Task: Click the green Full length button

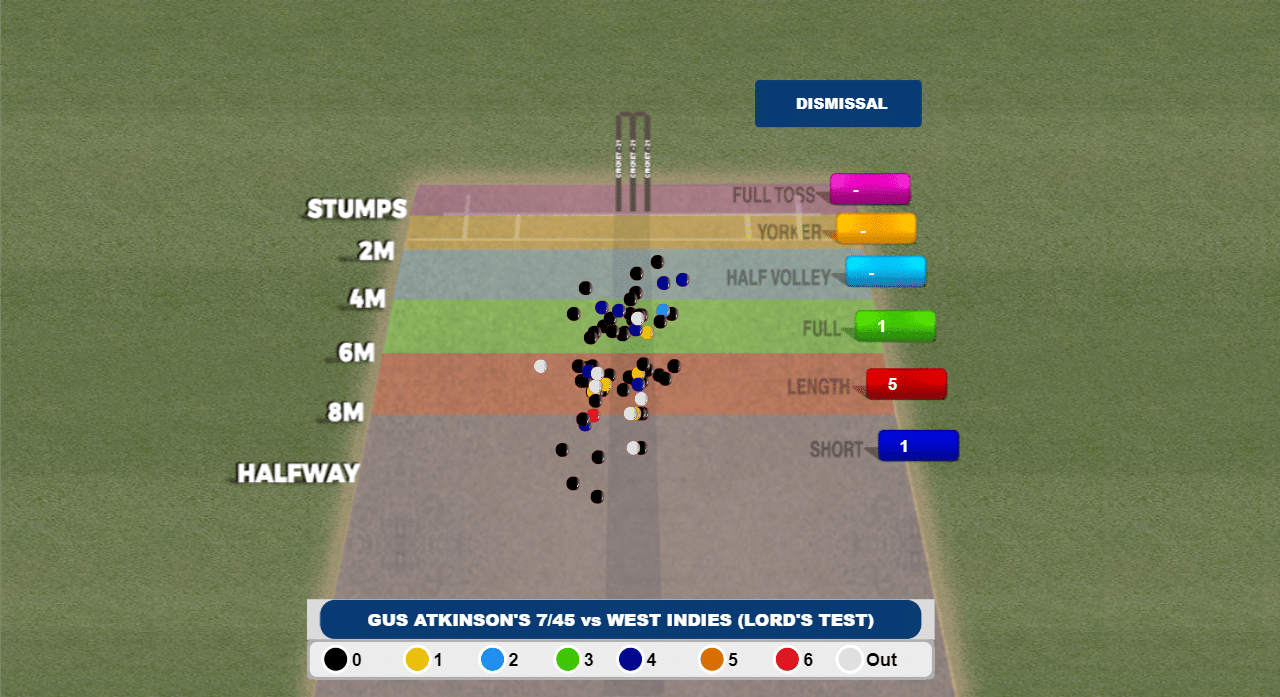Action: coord(895,326)
